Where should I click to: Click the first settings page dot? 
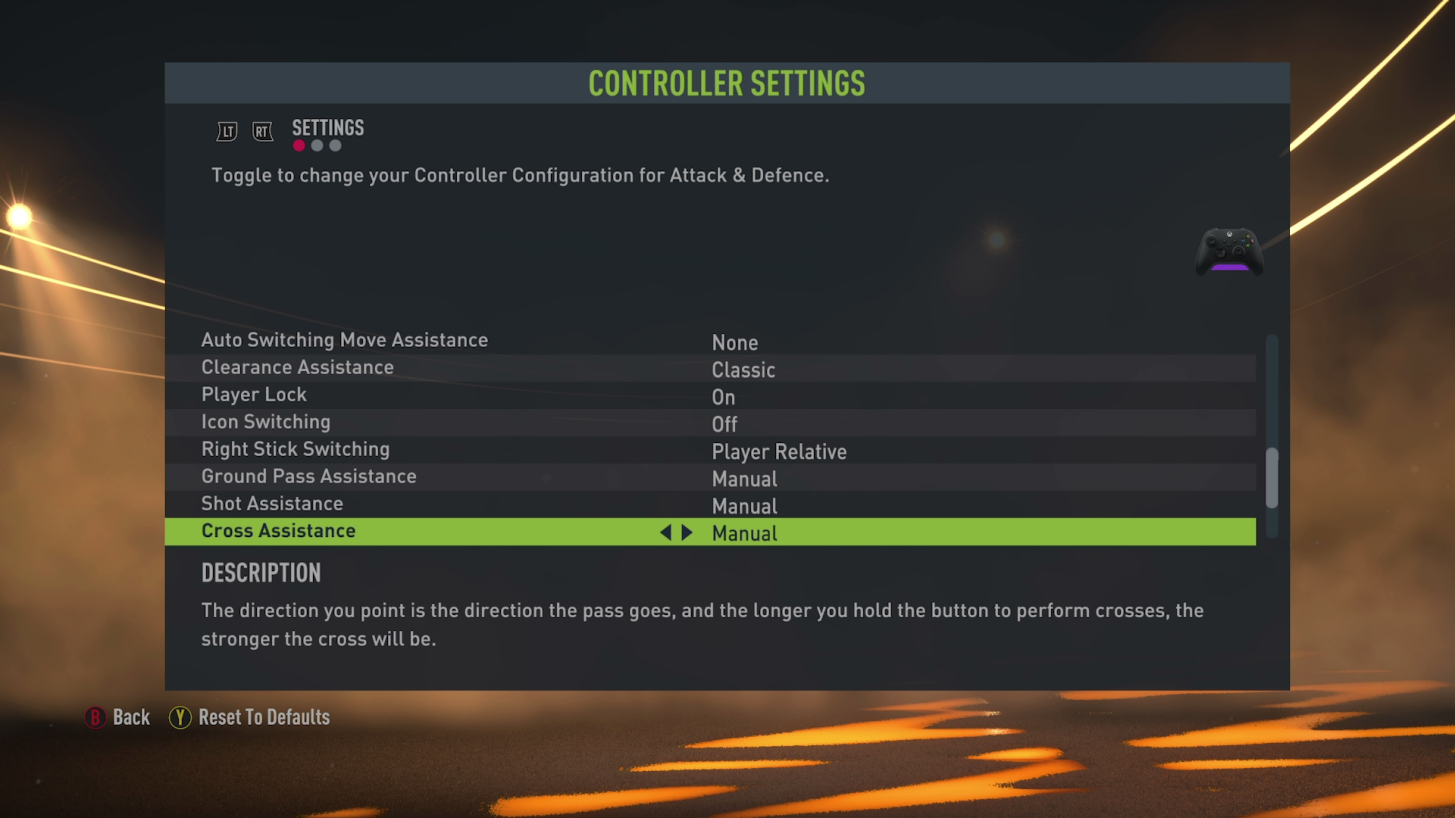[298, 145]
